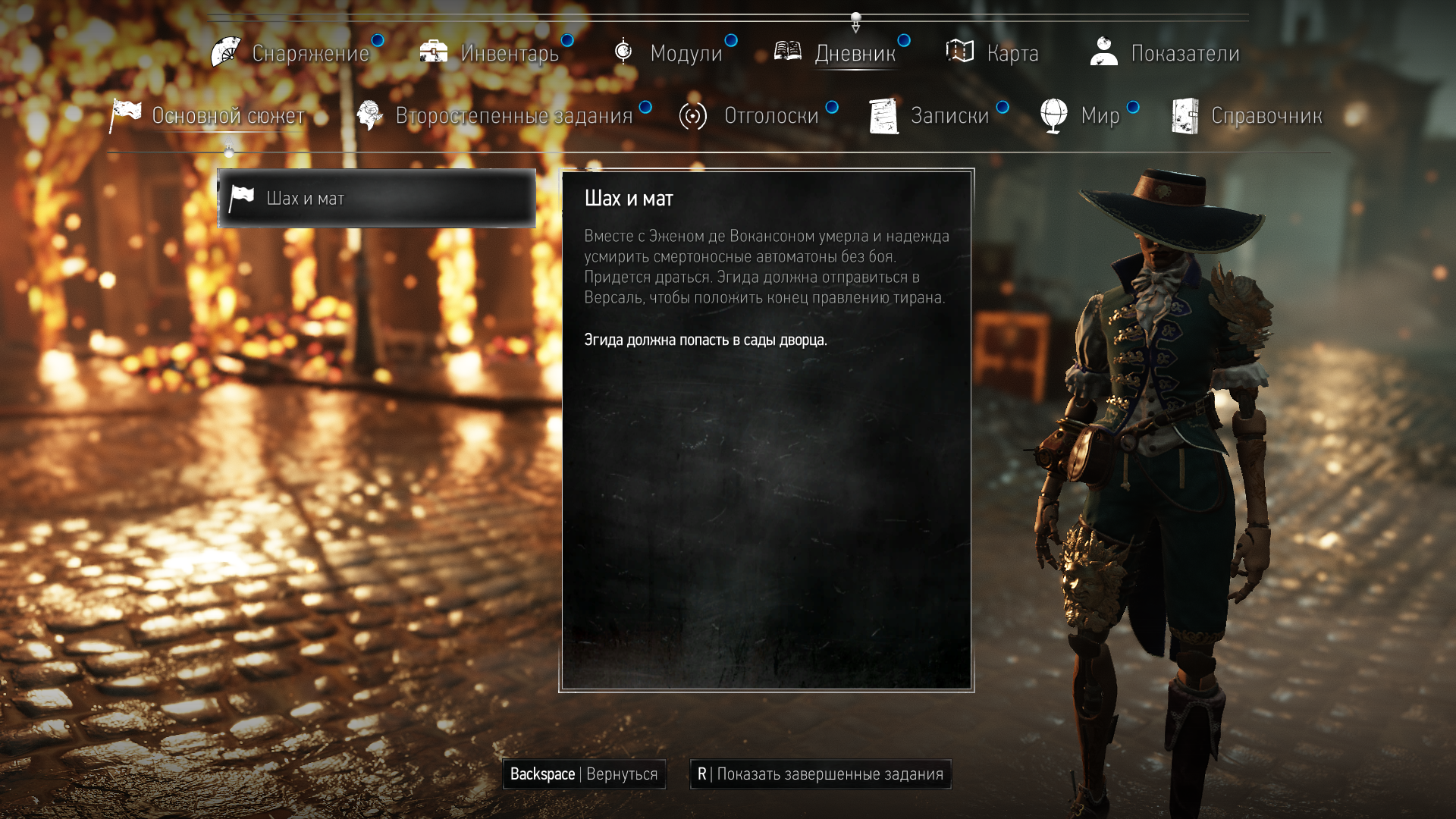The image size is (1456, 819).
Task: Select the Шах и мат quest entry
Action: [x=377, y=199]
